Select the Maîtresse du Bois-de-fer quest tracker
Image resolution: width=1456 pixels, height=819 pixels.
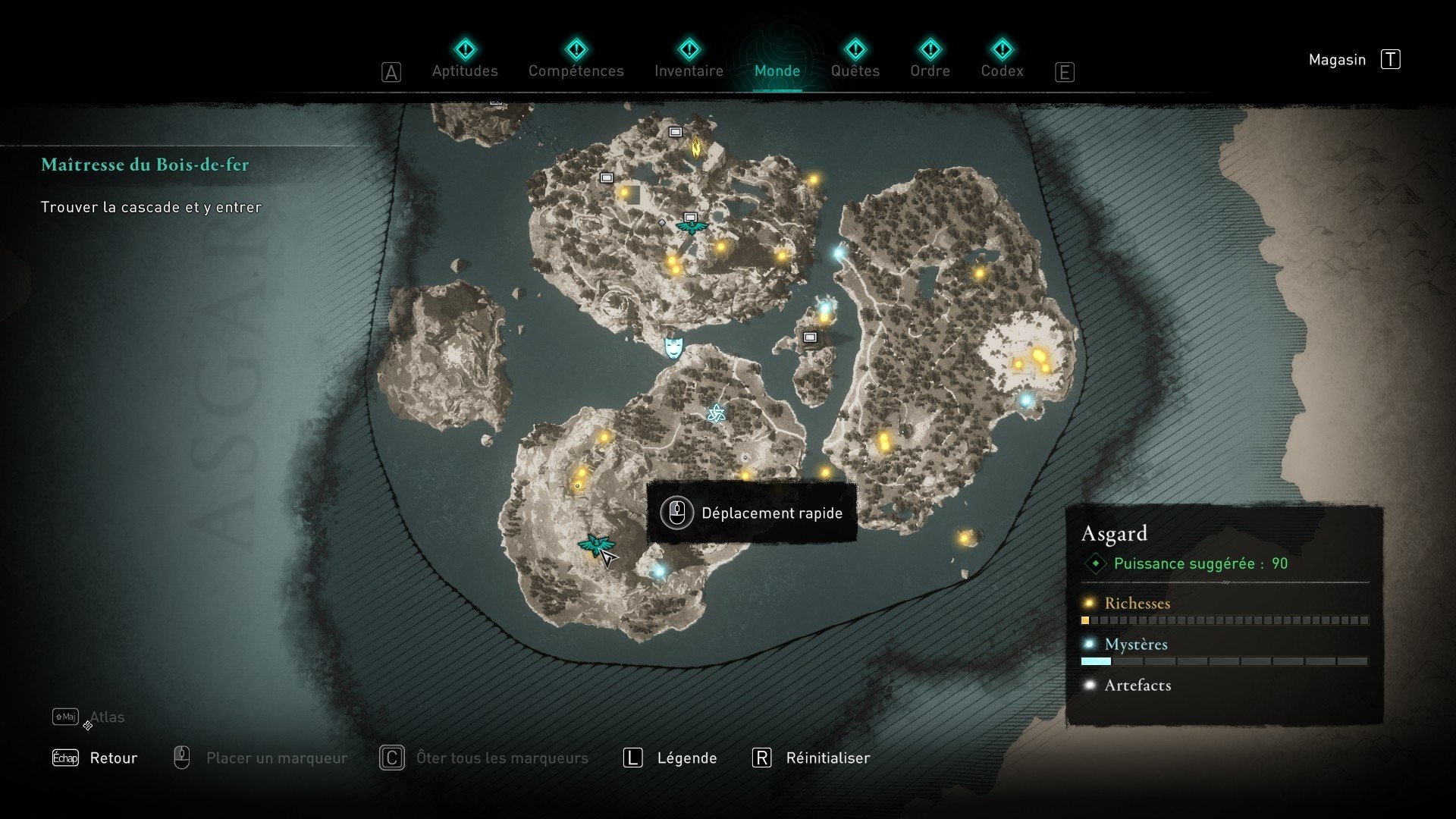(x=145, y=165)
